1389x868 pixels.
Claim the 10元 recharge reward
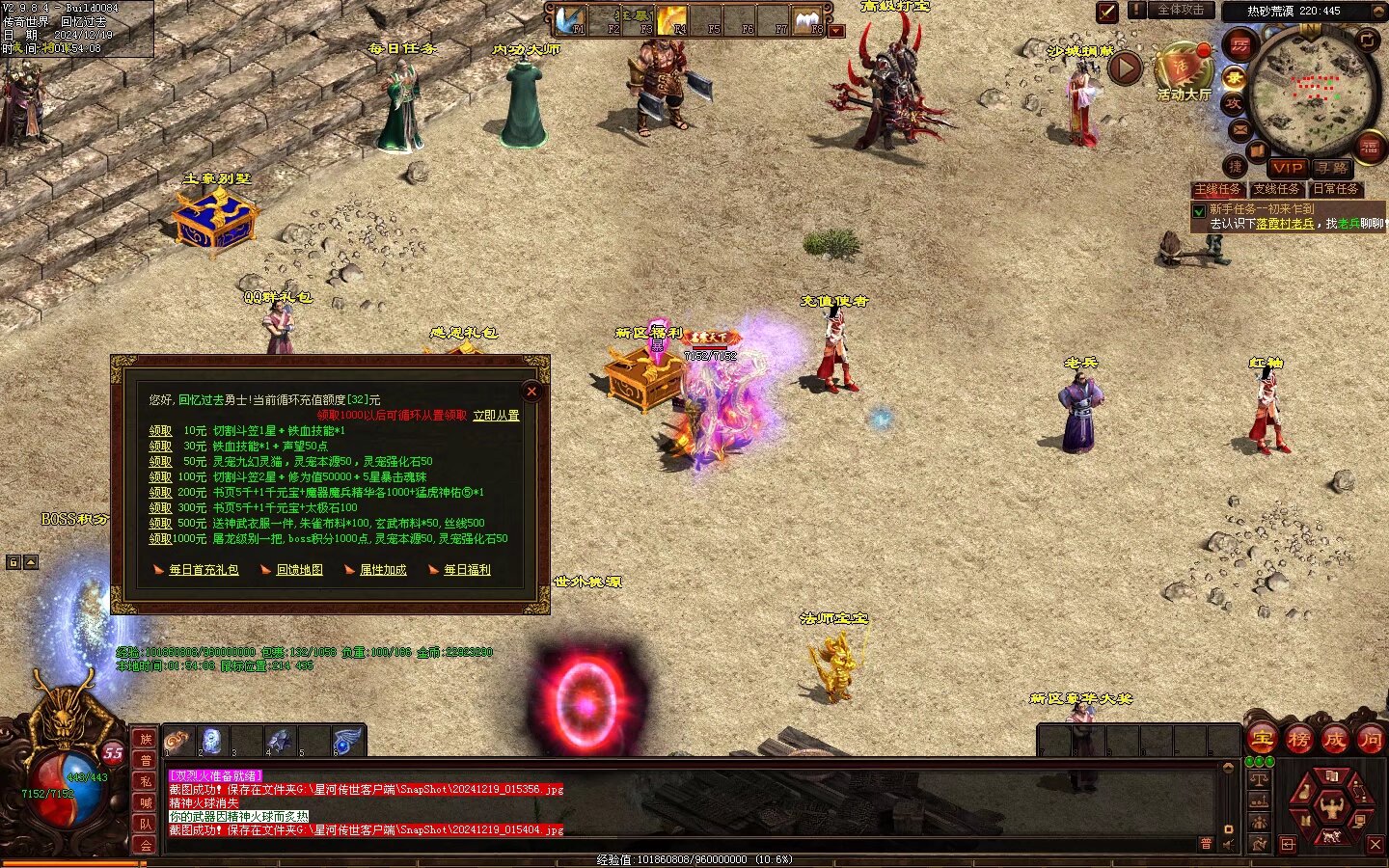[x=160, y=431]
